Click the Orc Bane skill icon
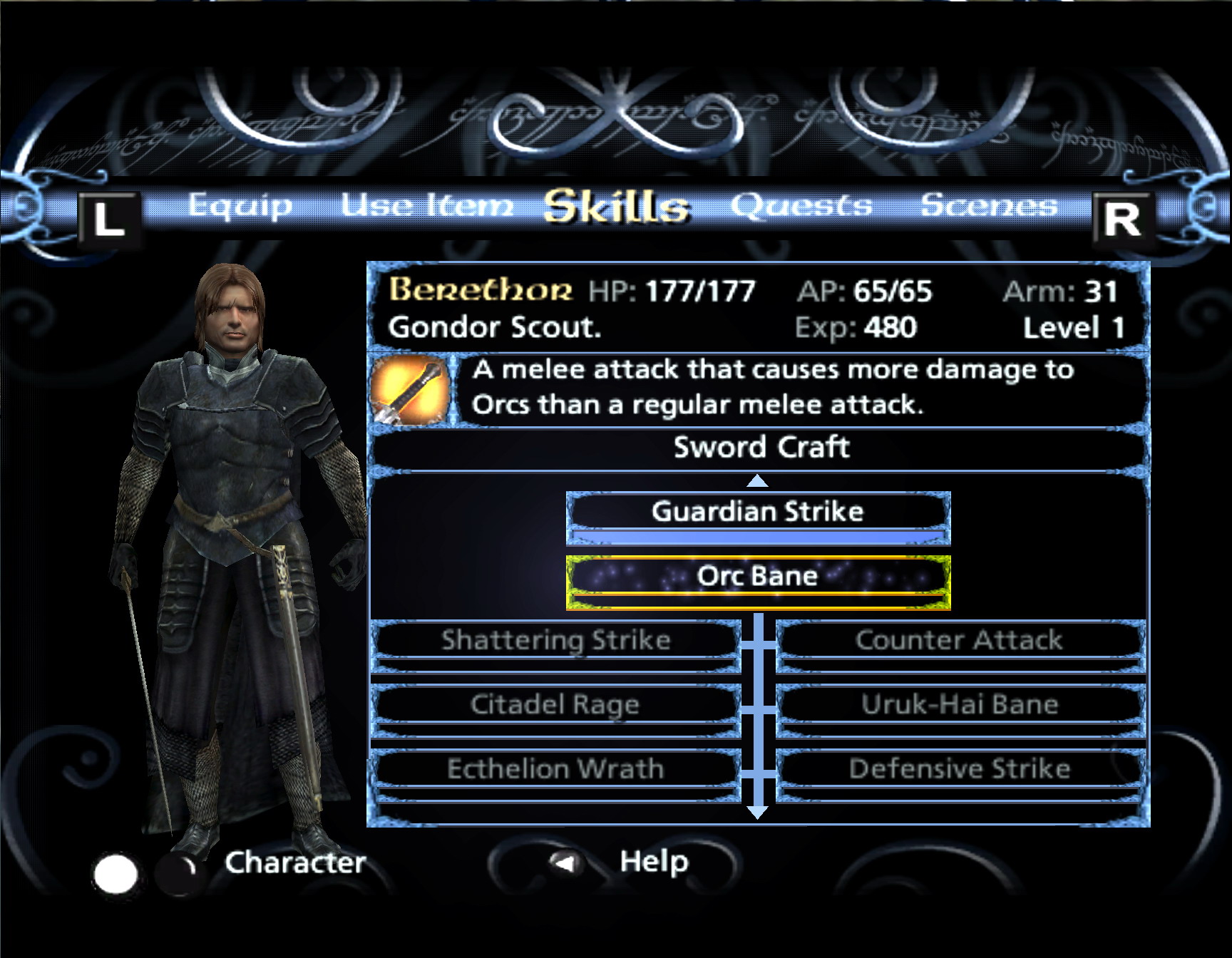Image resolution: width=1232 pixels, height=958 pixels. (409, 391)
